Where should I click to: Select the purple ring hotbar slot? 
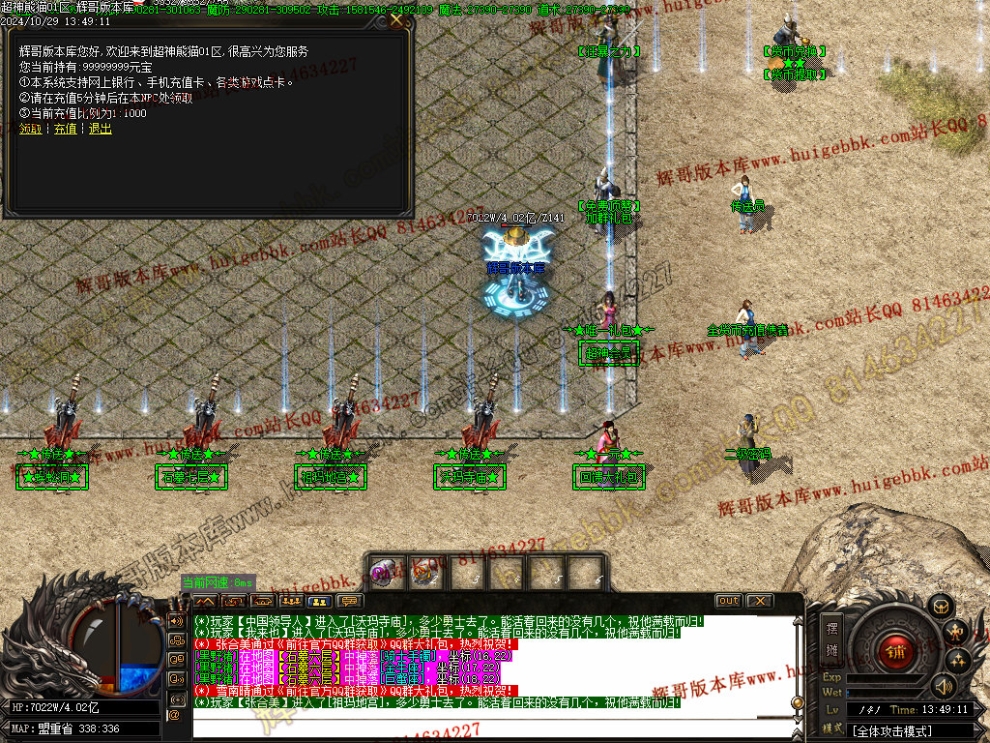point(385,571)
